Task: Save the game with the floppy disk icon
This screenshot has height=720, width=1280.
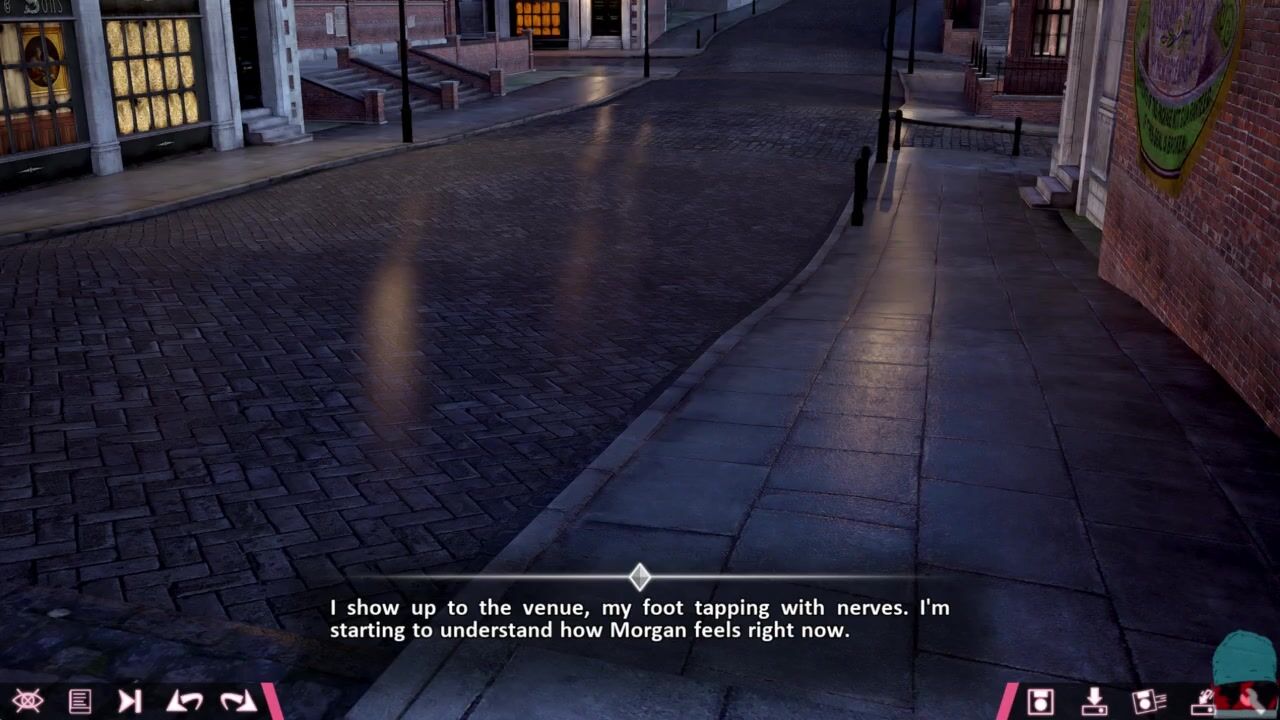Action: click(x=1040, y=701)
